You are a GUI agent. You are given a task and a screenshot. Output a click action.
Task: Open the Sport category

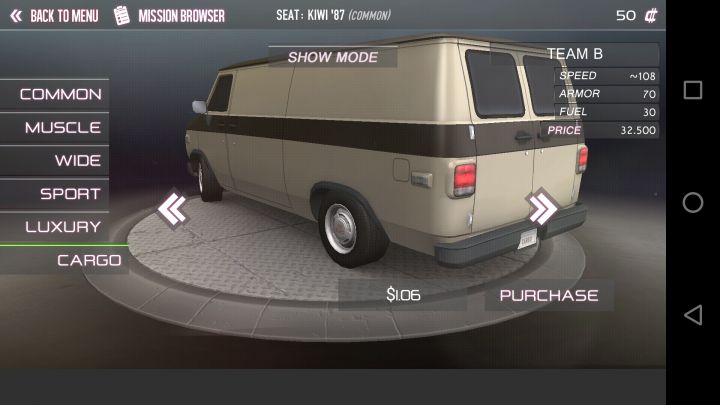click(70, 194)
